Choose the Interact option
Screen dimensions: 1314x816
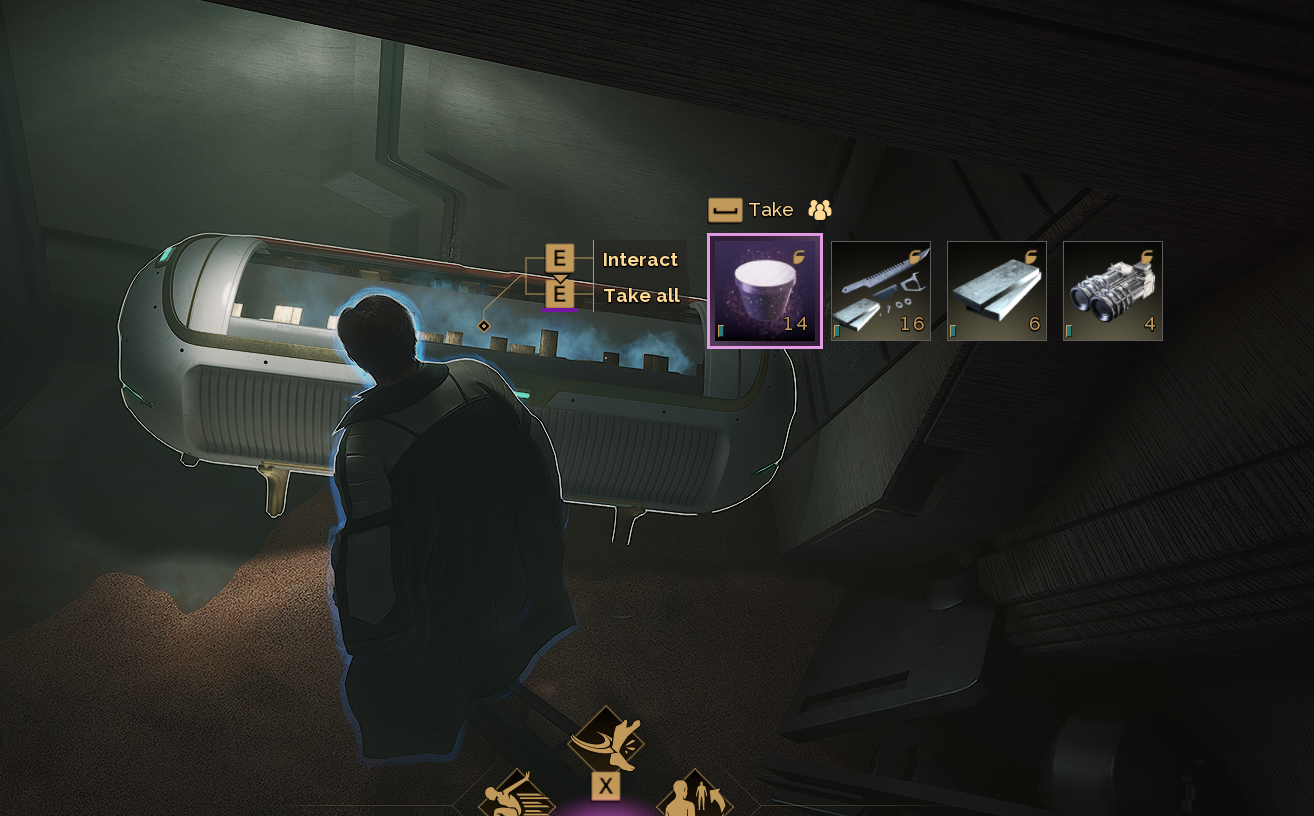coord(640,259)
